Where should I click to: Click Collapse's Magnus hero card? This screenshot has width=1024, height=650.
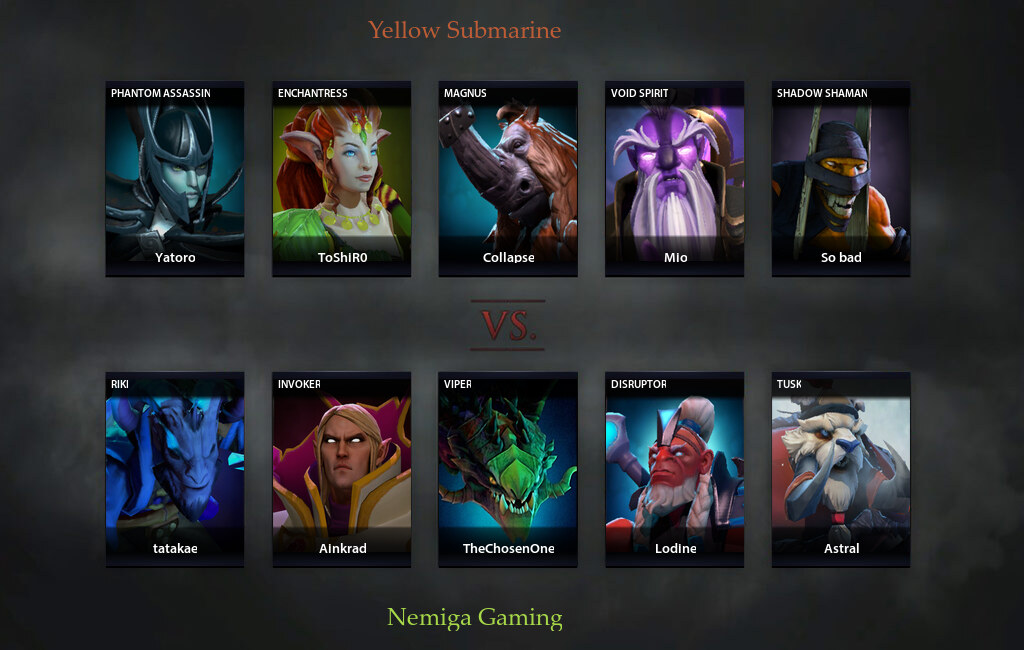508,178
